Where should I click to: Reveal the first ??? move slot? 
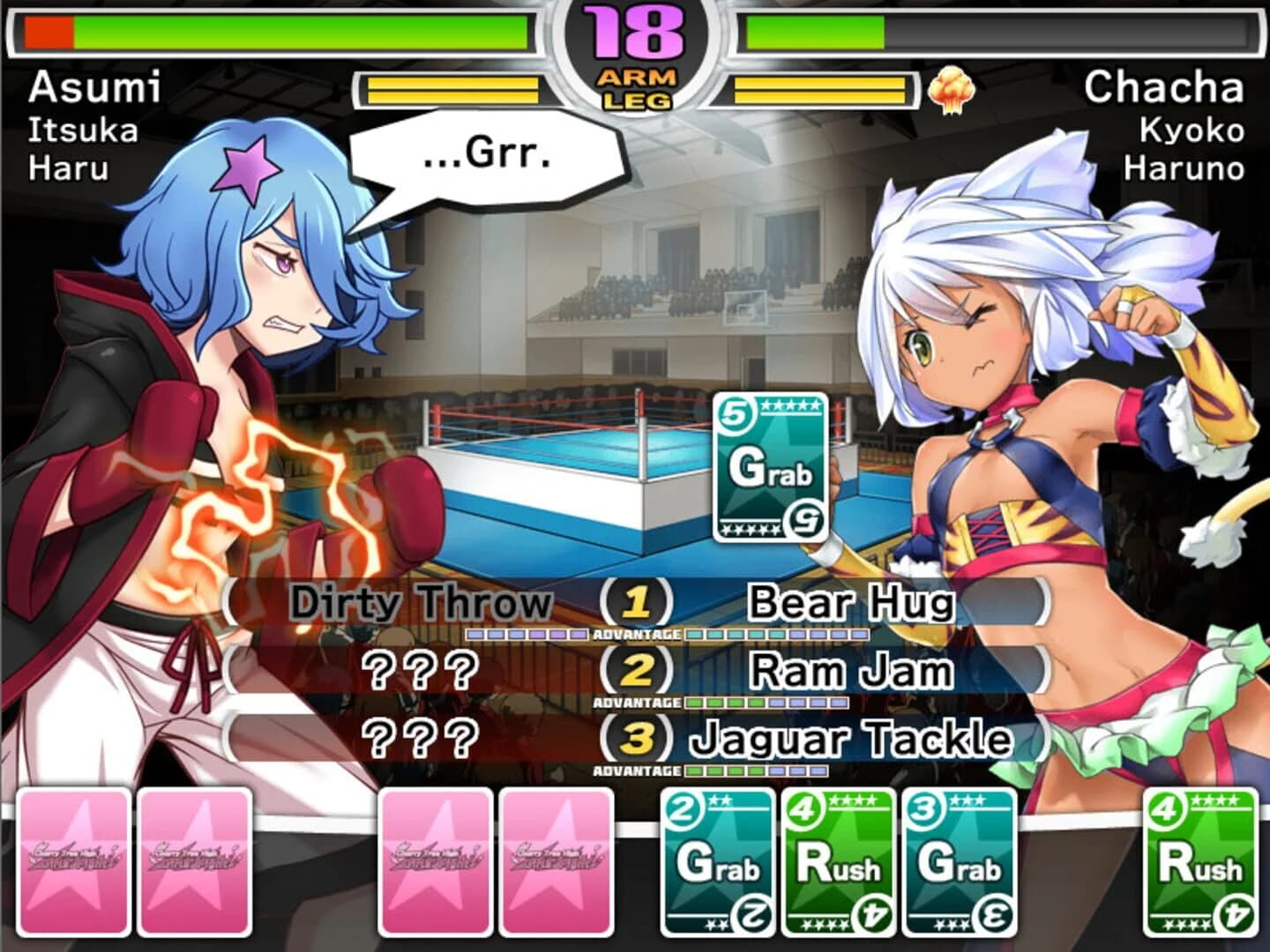(x=423, y=672)
